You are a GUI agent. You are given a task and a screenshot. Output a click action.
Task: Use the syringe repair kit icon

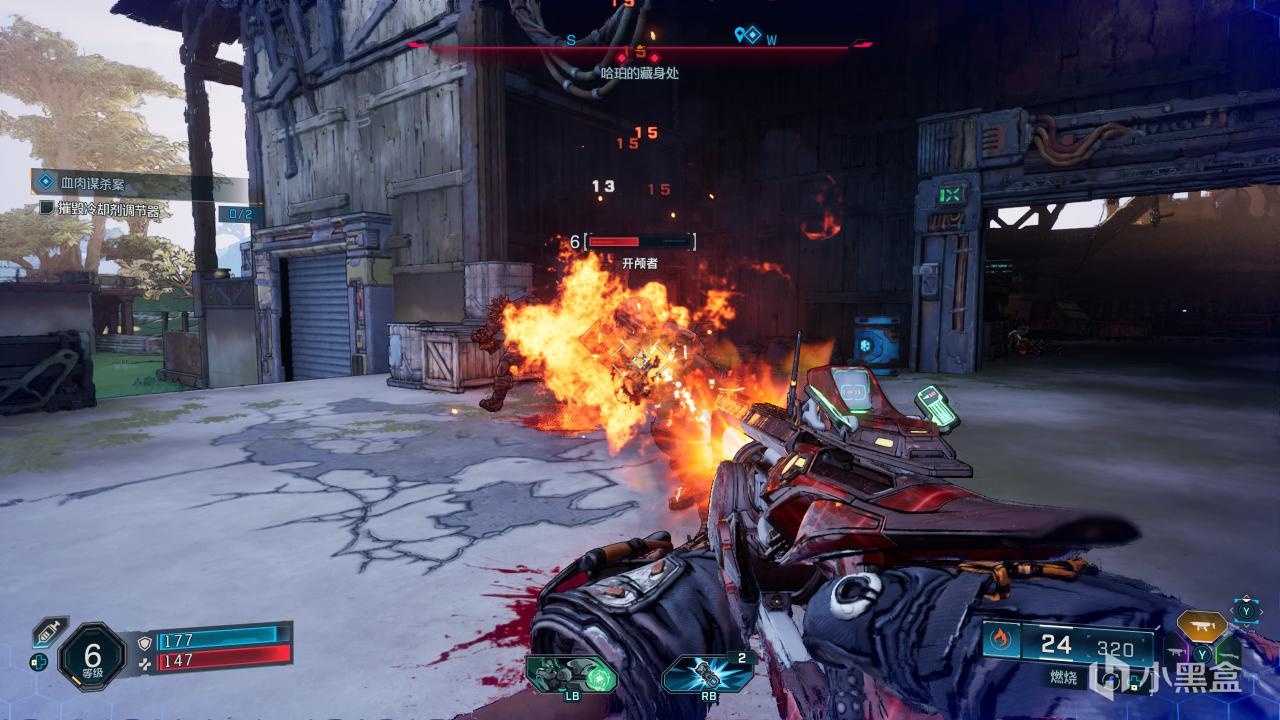tap(49, 631)
